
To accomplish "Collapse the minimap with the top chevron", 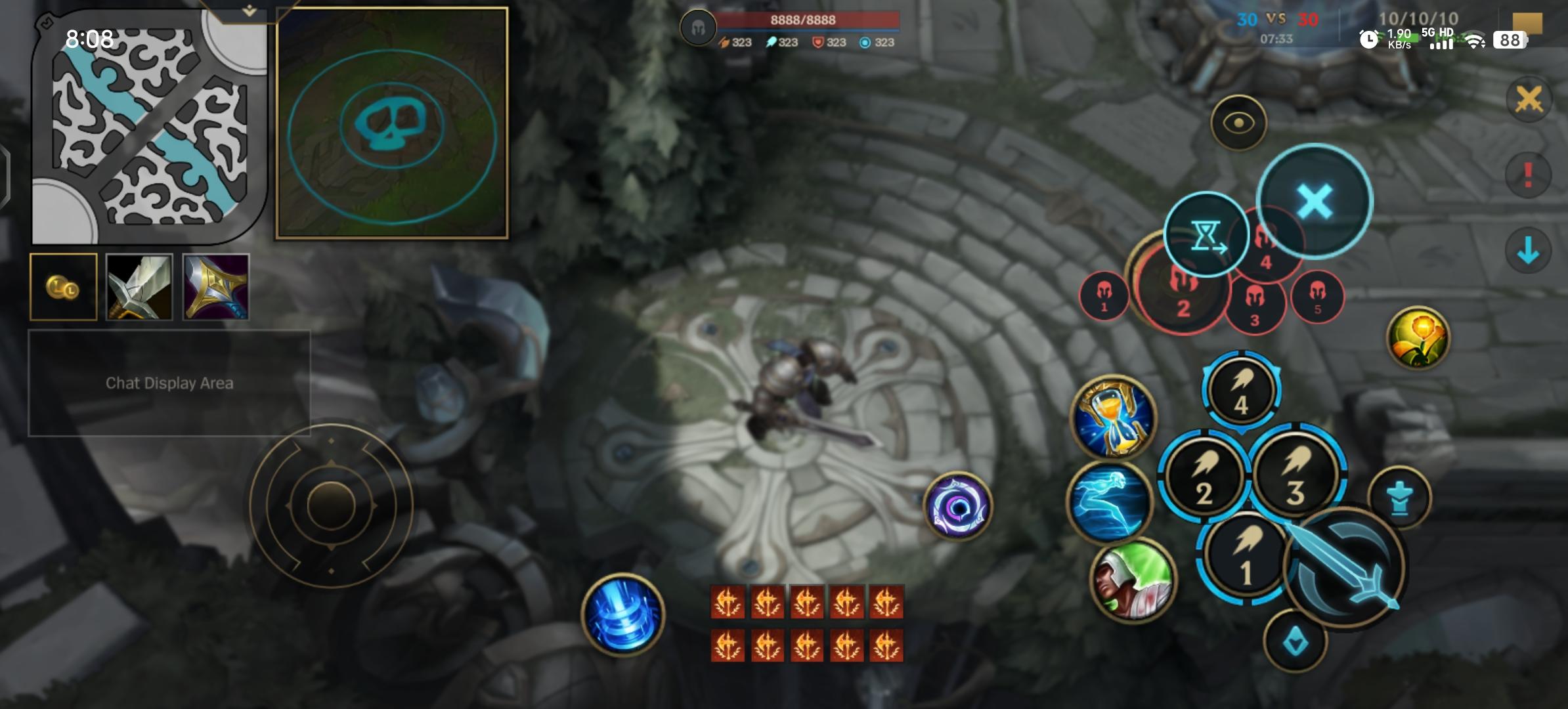I will (248, 10).
